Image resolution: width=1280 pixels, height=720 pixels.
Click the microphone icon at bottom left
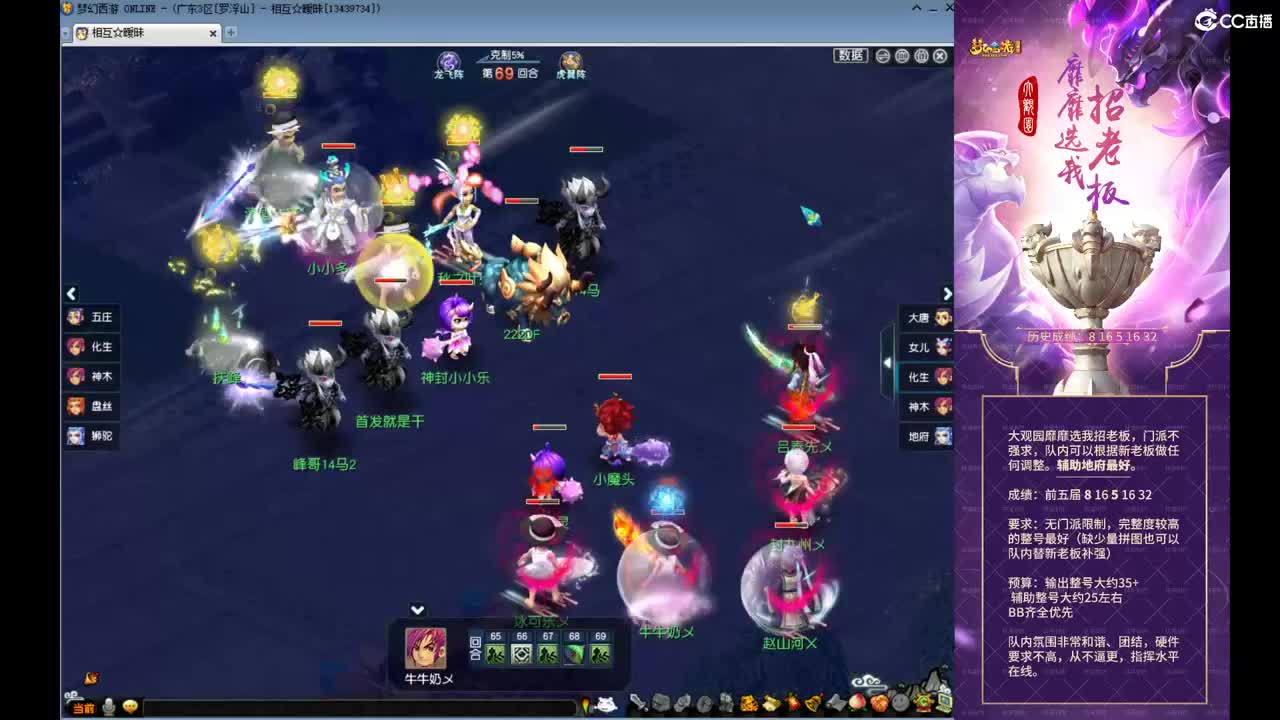coord(107,706)
